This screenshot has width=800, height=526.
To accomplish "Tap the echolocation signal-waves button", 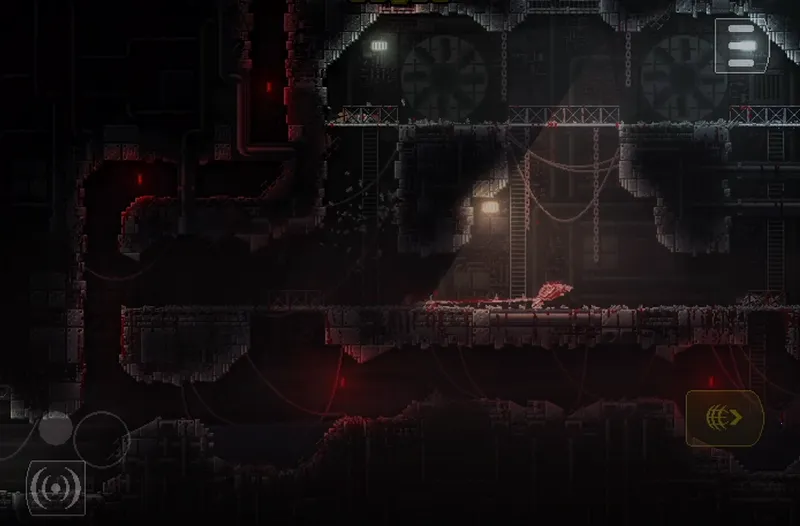I will [x=55, y=487].
